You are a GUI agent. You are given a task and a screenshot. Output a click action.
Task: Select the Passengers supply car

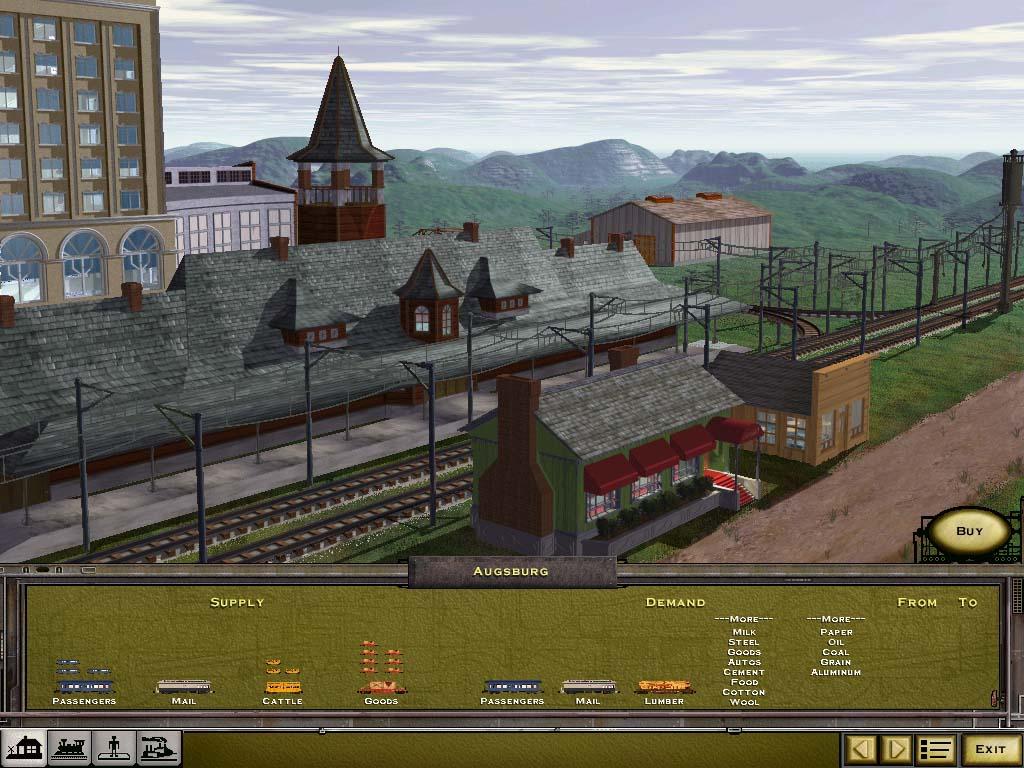[x=84, y=687]
